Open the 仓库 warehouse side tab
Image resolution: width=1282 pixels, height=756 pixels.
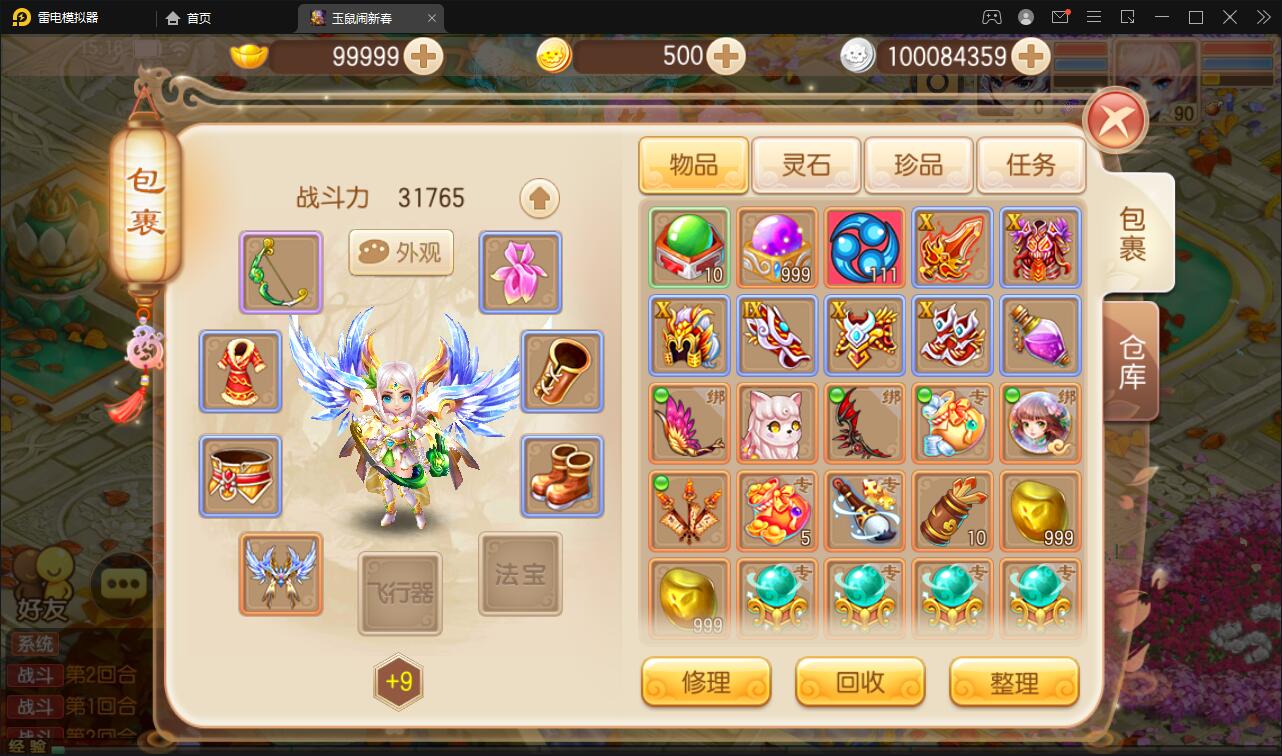(1130, 360)
